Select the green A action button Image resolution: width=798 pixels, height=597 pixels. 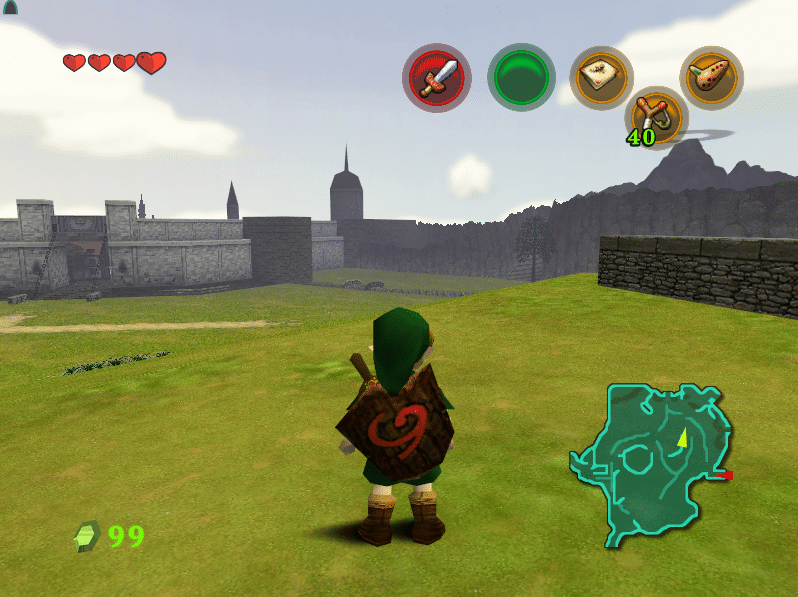click(x=521, y=77)
